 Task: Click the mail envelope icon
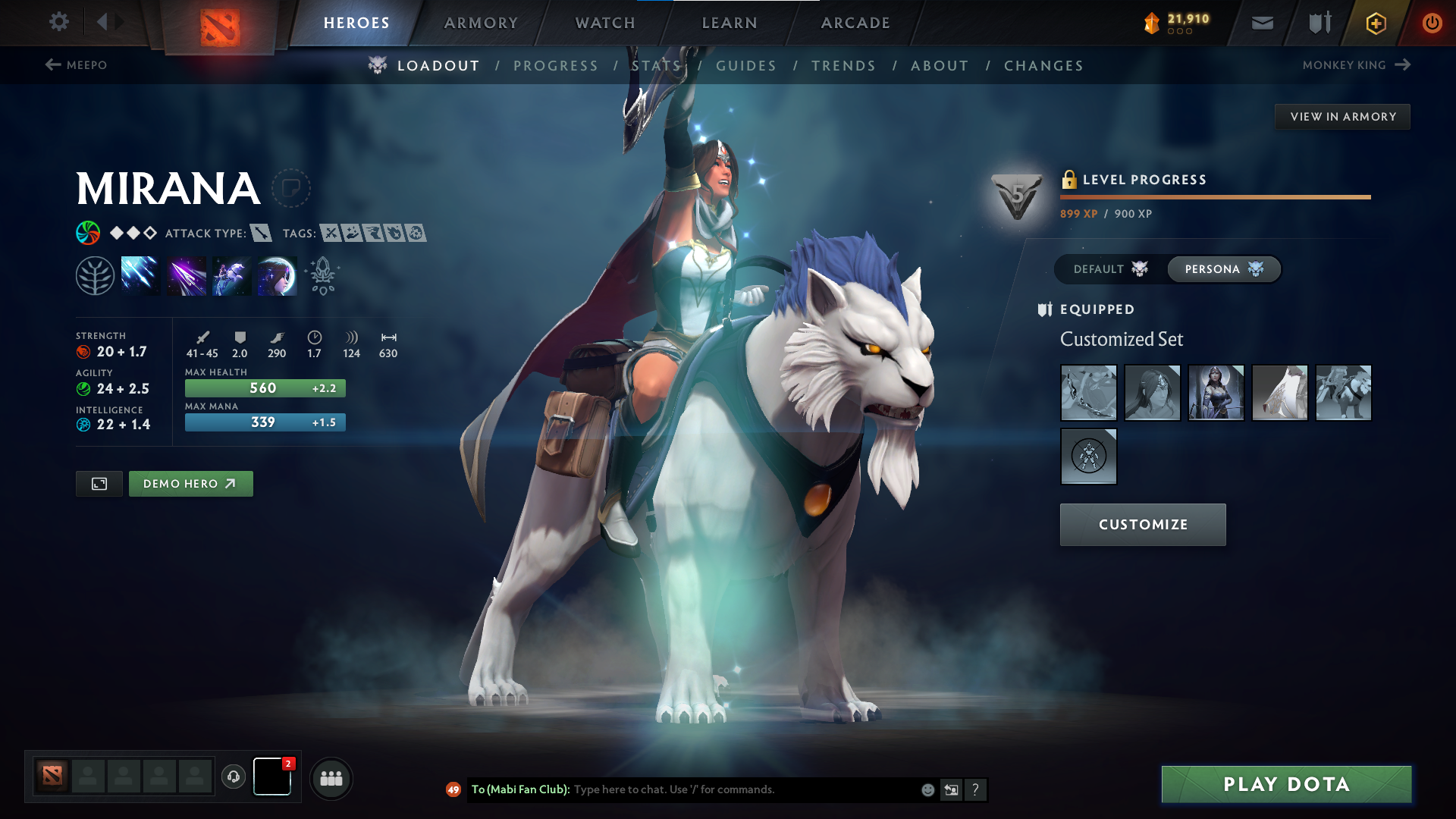1261,23
